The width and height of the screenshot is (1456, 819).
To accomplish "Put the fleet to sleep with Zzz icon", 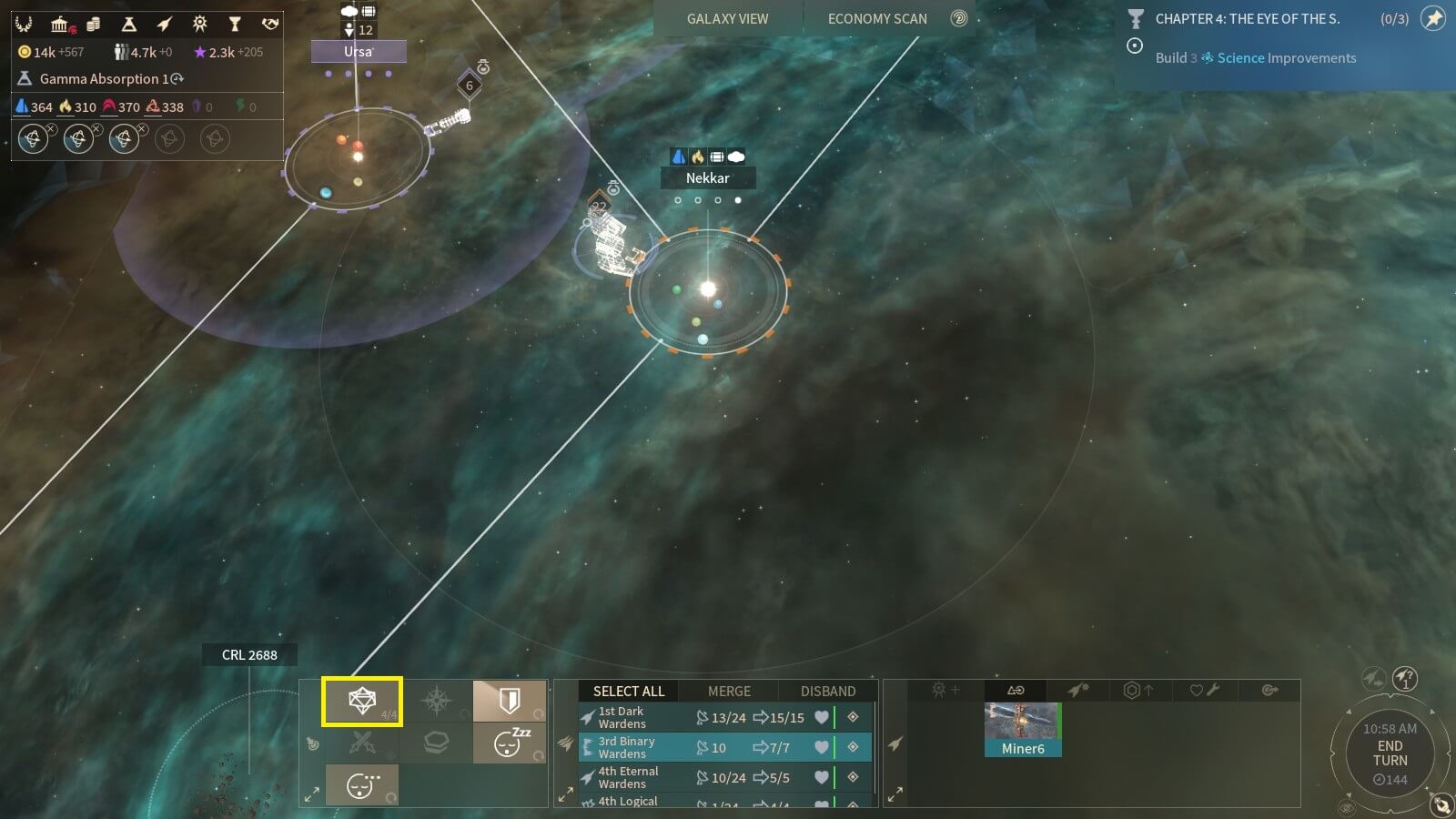I will (510, 743).
